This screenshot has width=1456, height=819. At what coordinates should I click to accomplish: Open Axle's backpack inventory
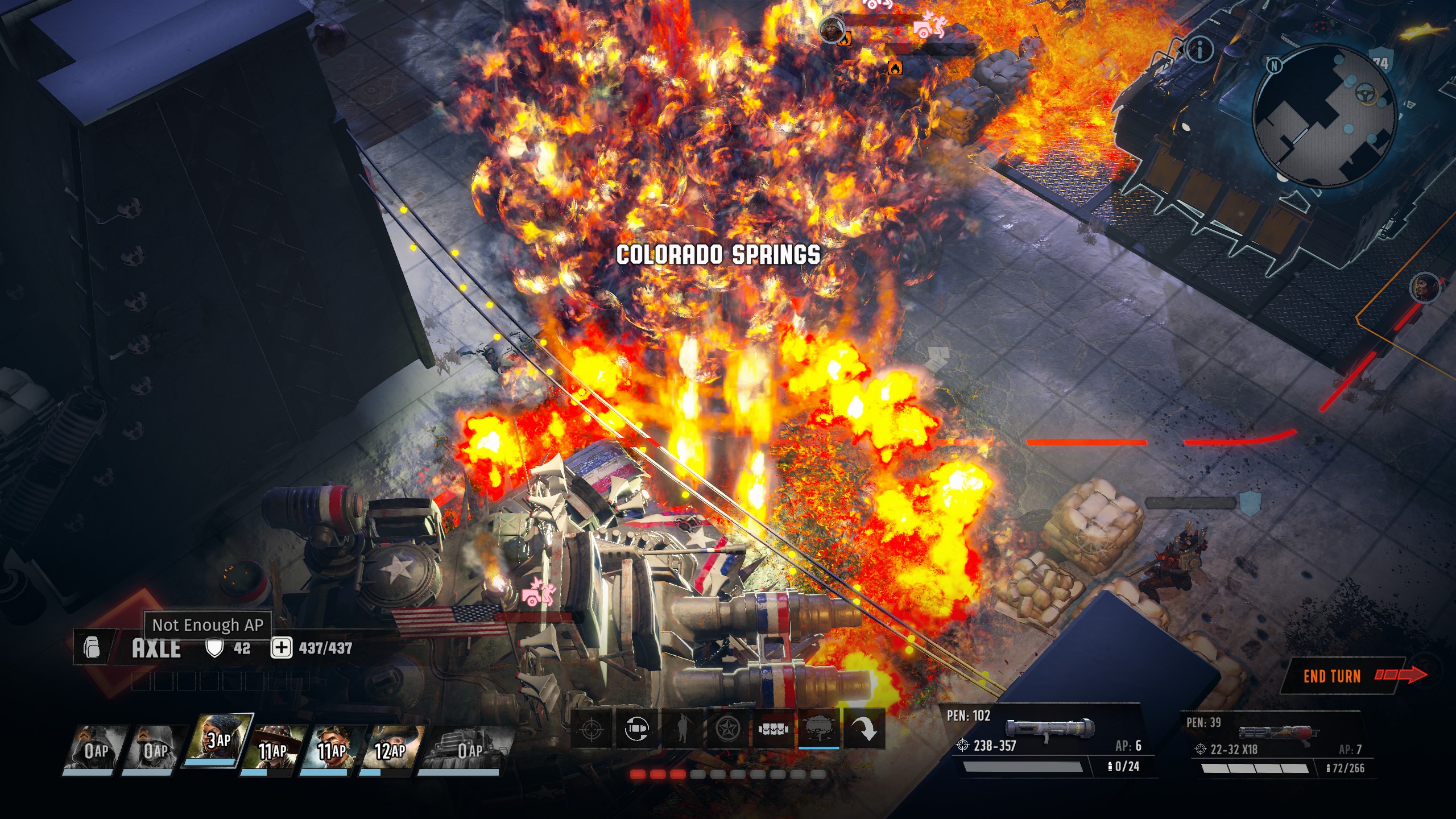(92, 647)
